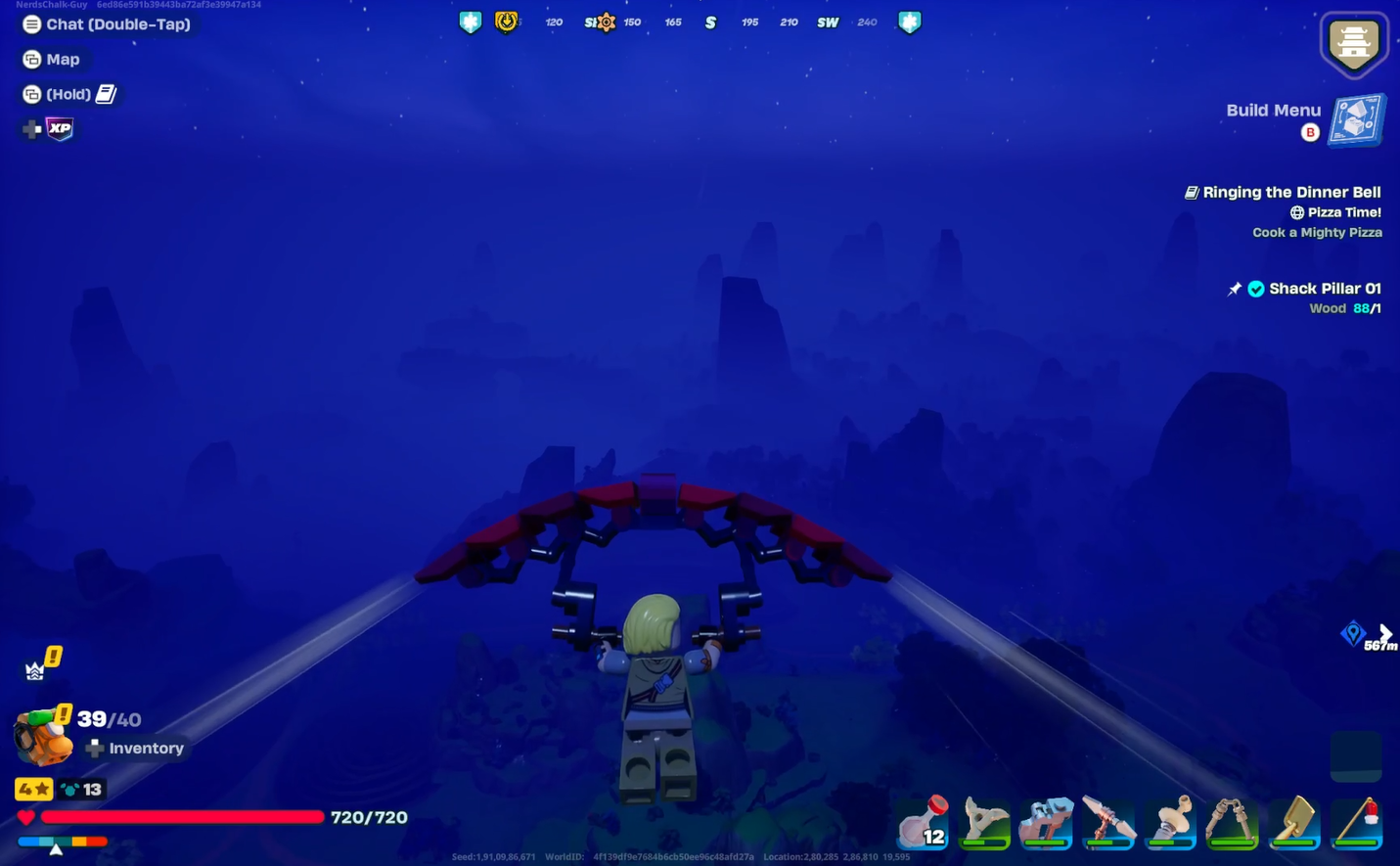
Task: Click the checkmark beside Shack Pillar 01
Action: click(x=1256, y=289)
